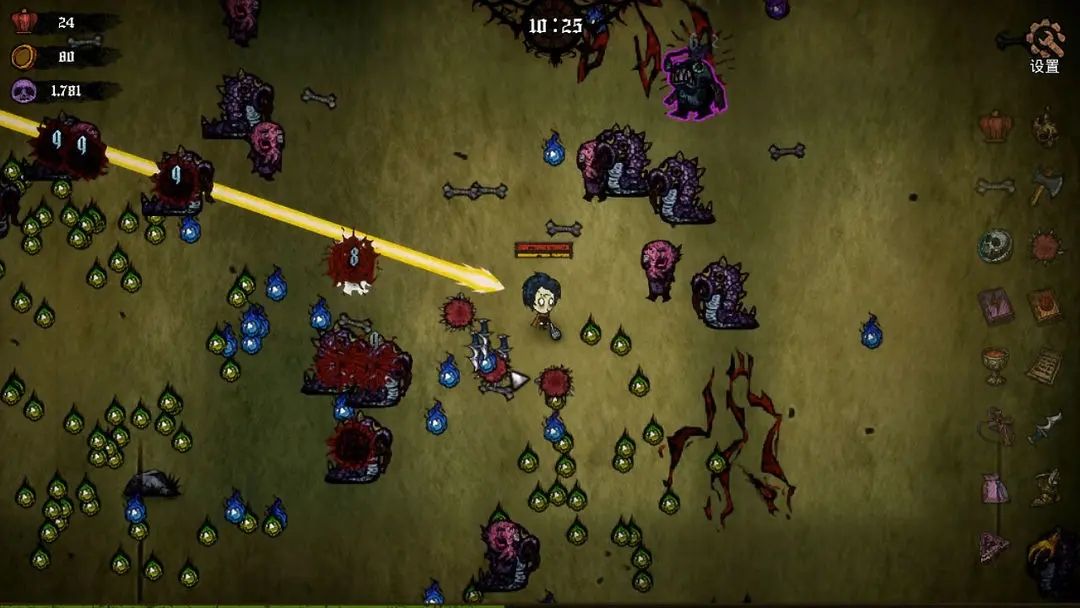This screenshot has width=1080, height=608.
Task: Click the purple triangle item icon
Action: coord(995,546)
